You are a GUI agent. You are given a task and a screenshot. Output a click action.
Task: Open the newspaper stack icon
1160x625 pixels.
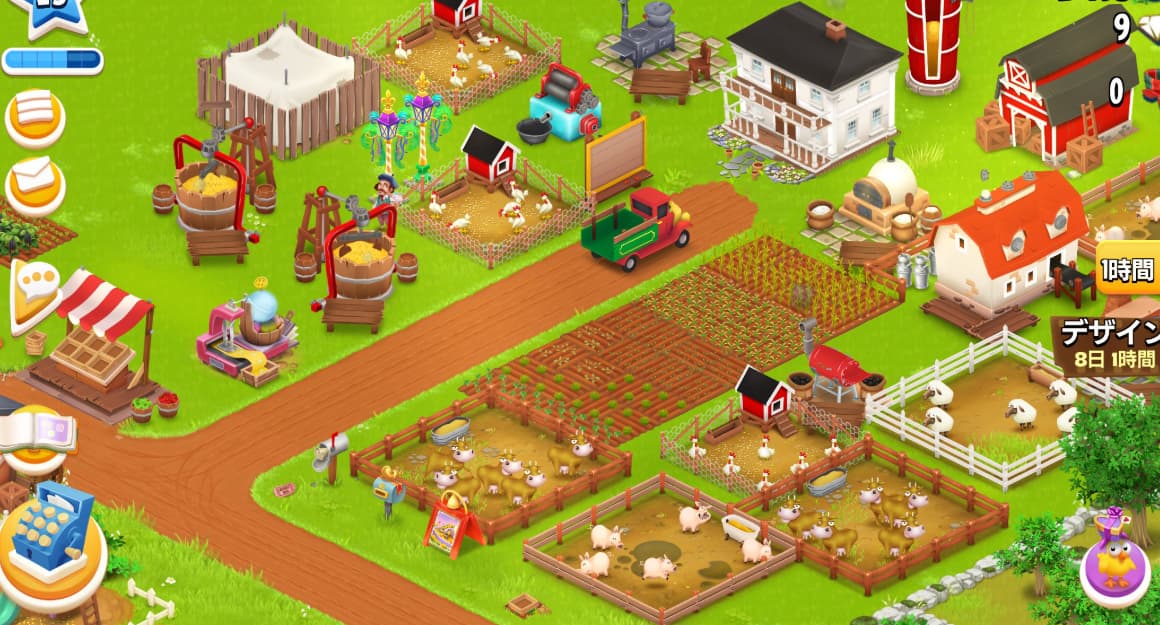point(35,112)
